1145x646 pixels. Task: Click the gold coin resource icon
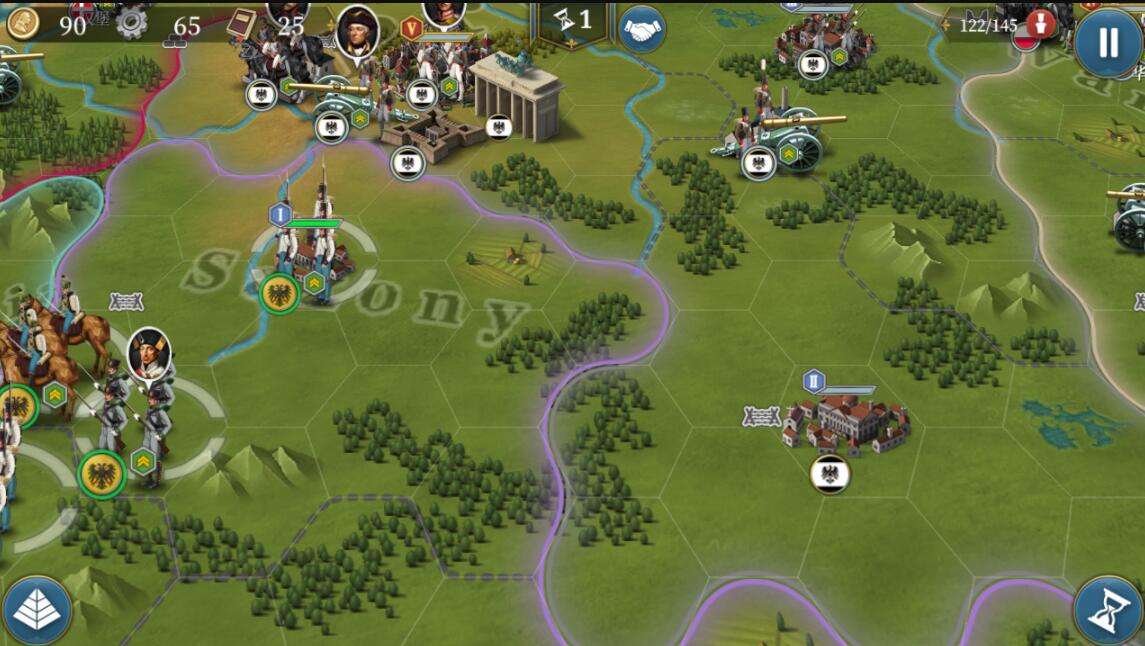23,24
